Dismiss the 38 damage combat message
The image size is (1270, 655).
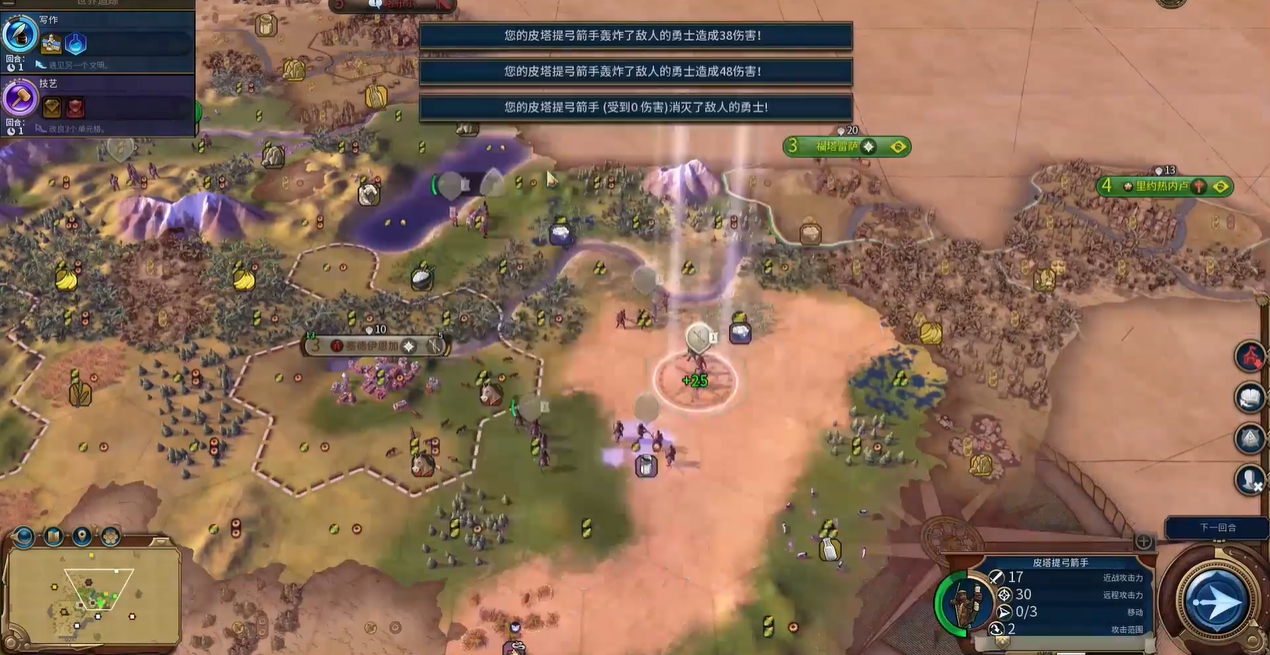(635, 36)
